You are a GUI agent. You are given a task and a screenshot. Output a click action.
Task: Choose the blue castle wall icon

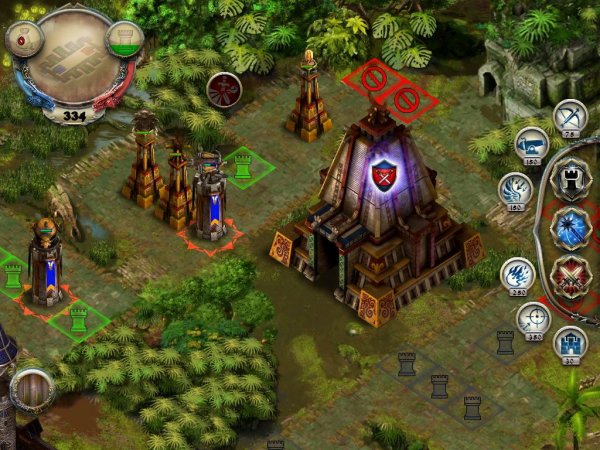[569, 343]
